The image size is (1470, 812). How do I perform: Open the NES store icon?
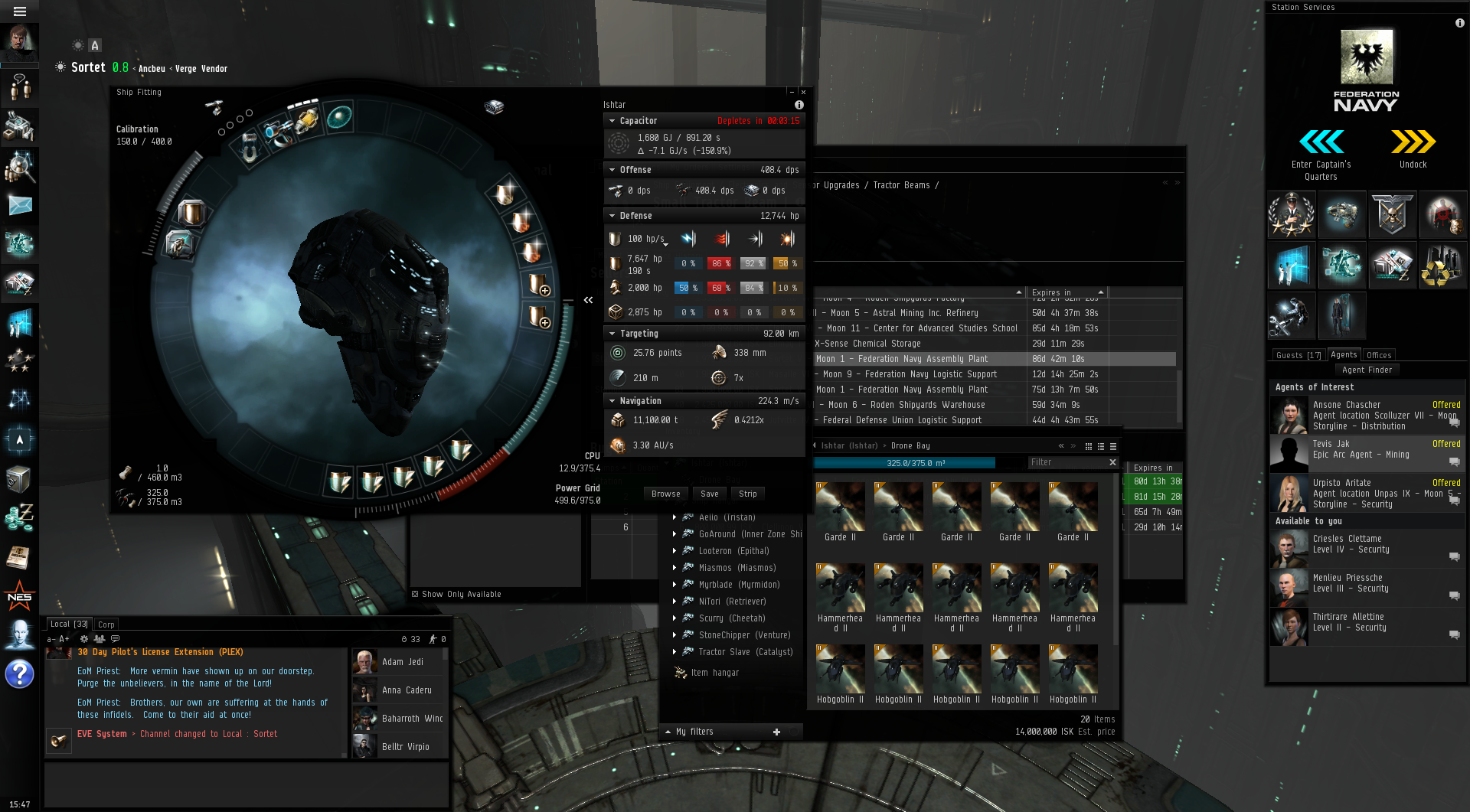(19, 596)
